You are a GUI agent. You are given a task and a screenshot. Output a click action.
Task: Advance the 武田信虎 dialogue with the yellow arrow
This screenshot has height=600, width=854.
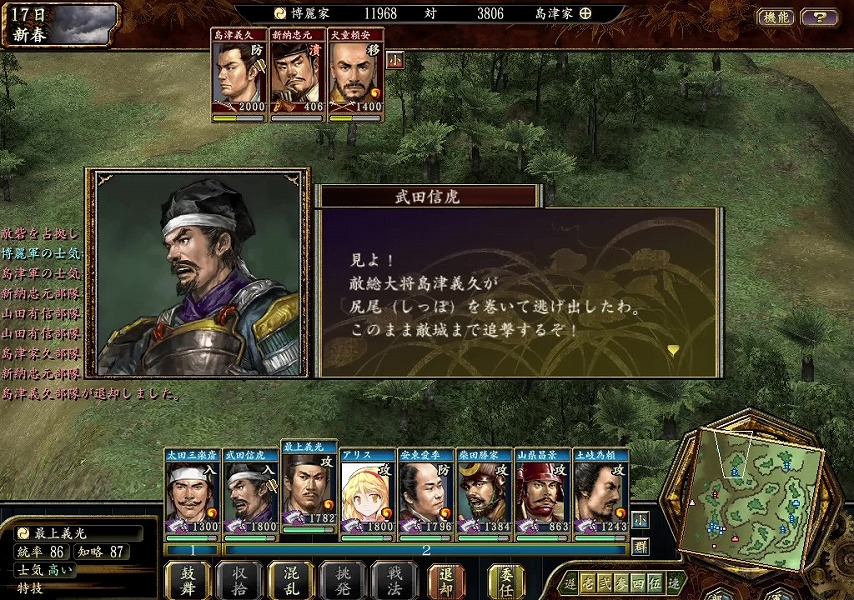pos(673,349)
